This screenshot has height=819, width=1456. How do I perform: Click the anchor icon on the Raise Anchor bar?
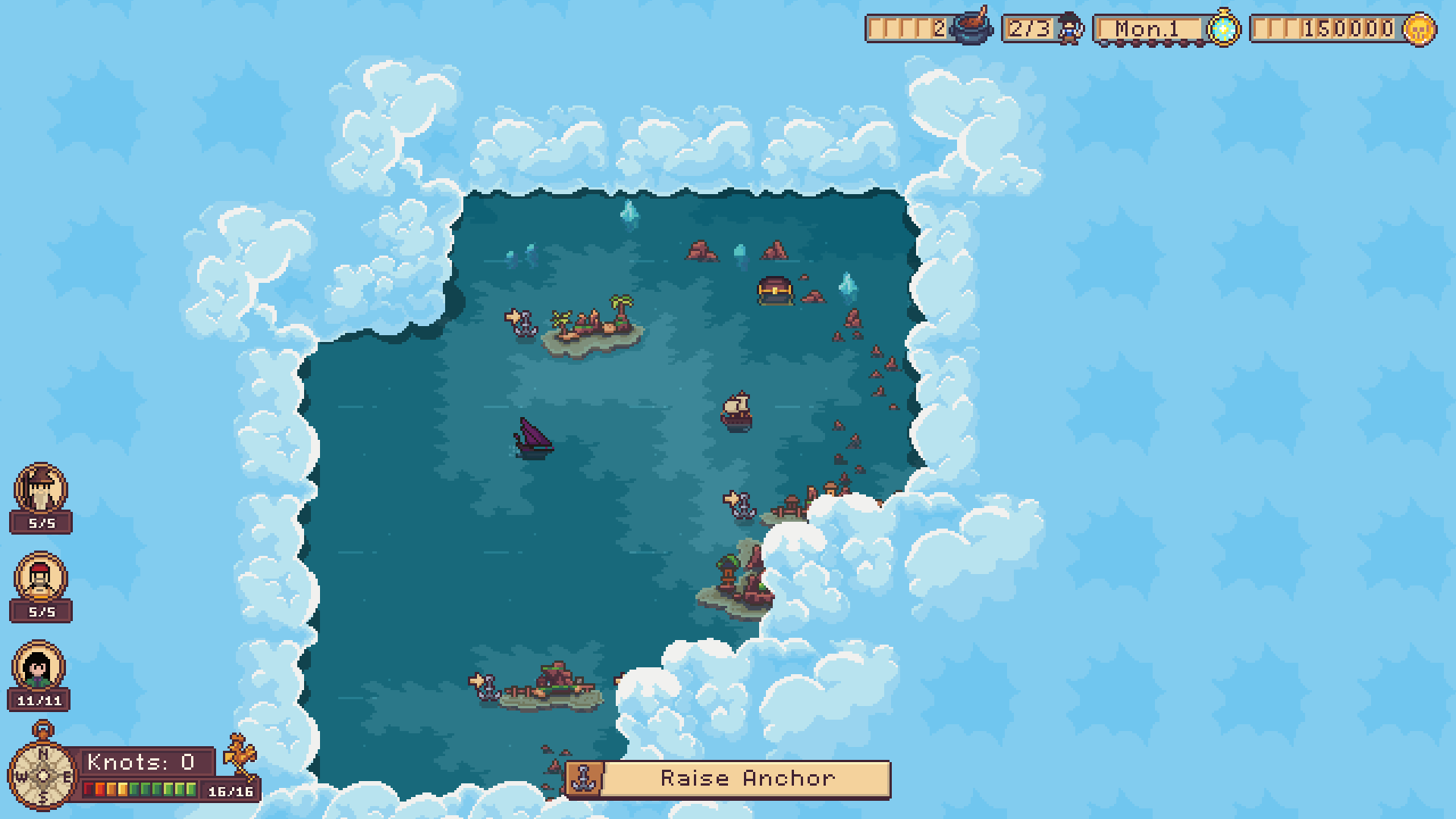pyautogui.click(x=585, y=777)
